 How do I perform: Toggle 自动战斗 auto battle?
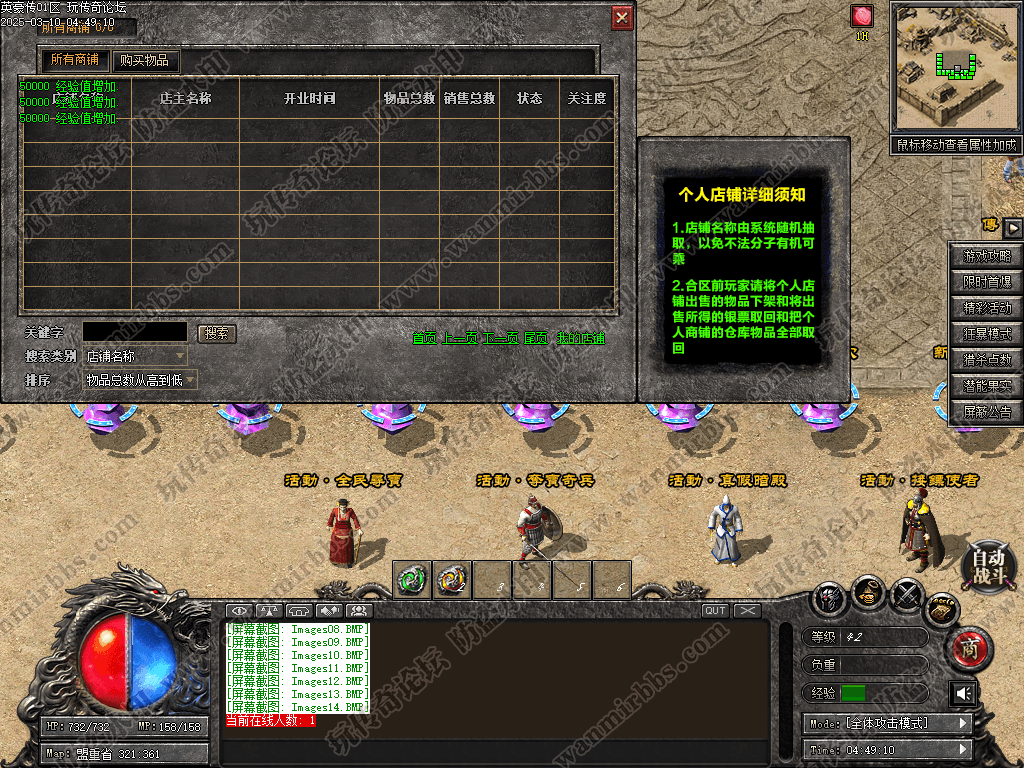[x=990, y=566]
